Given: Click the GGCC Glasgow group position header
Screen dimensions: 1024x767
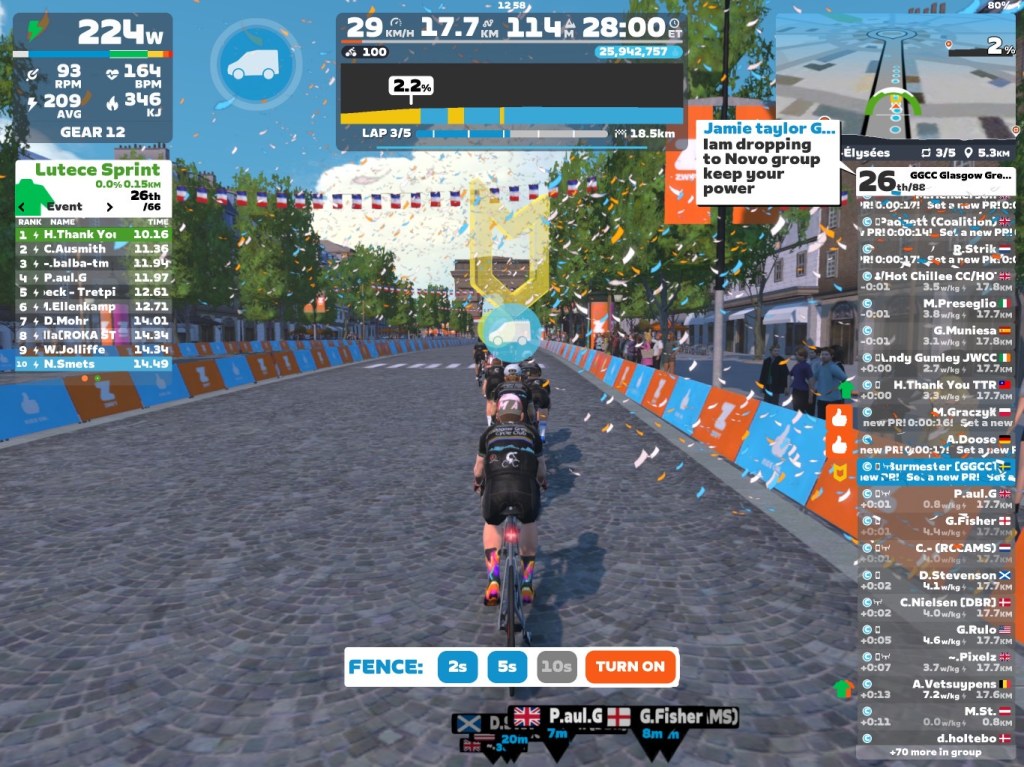Looking at the screenshot, I should (936, 181).
